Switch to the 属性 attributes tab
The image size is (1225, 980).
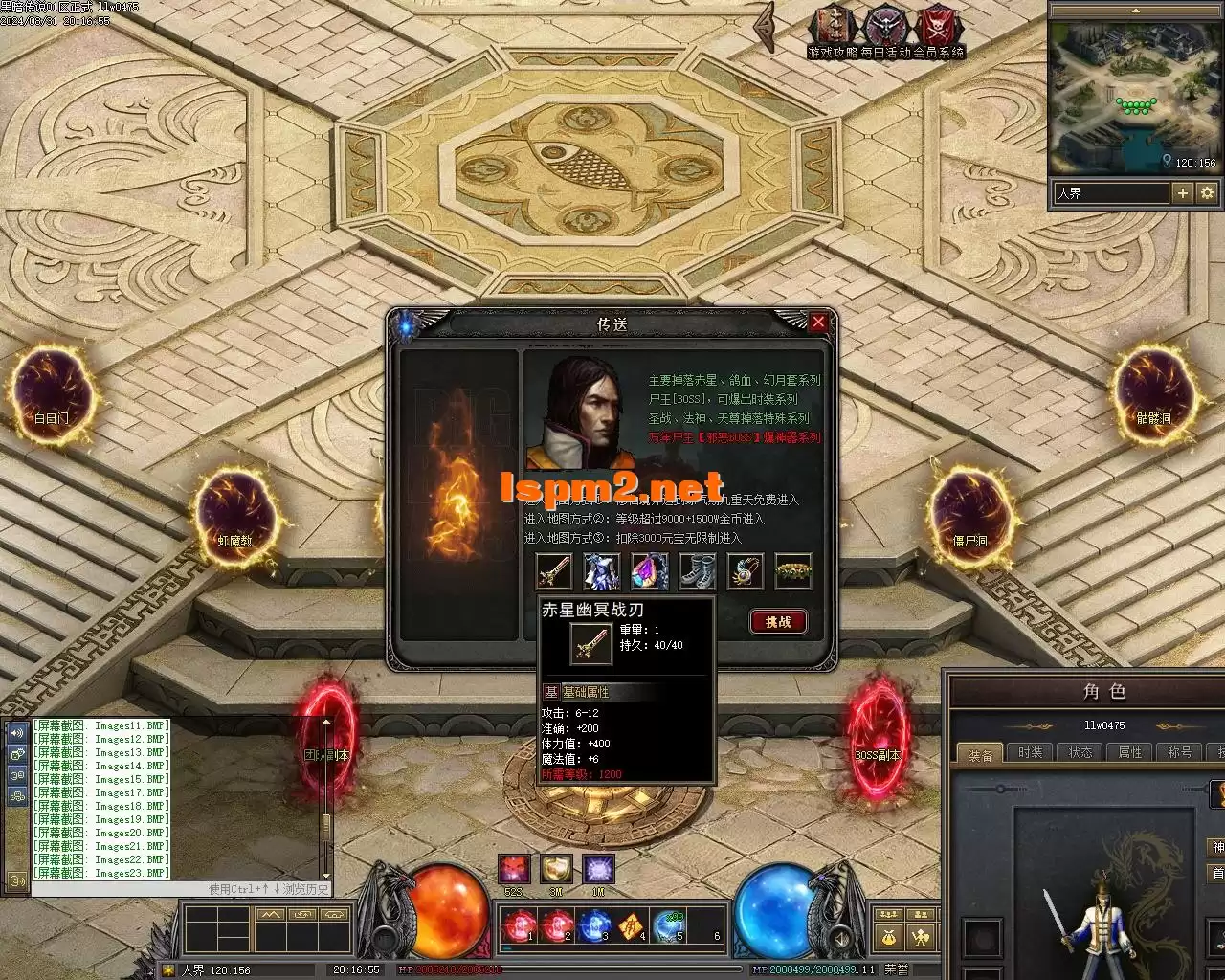pyautogui.click(x=1129, y=753)
